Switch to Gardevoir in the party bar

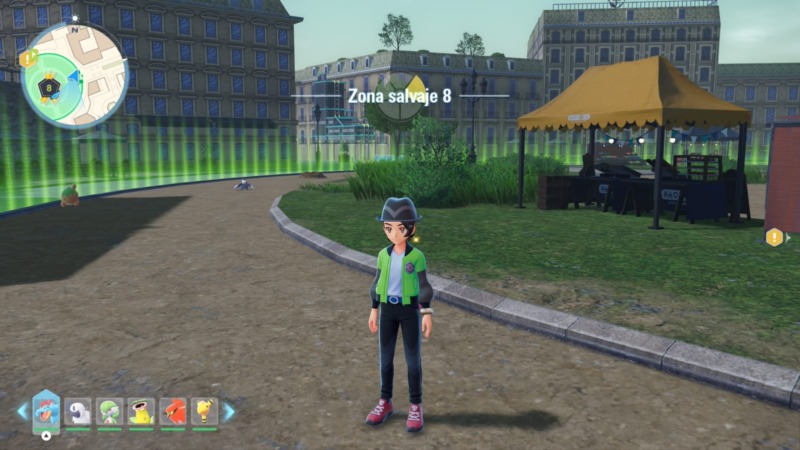(109, 411)
